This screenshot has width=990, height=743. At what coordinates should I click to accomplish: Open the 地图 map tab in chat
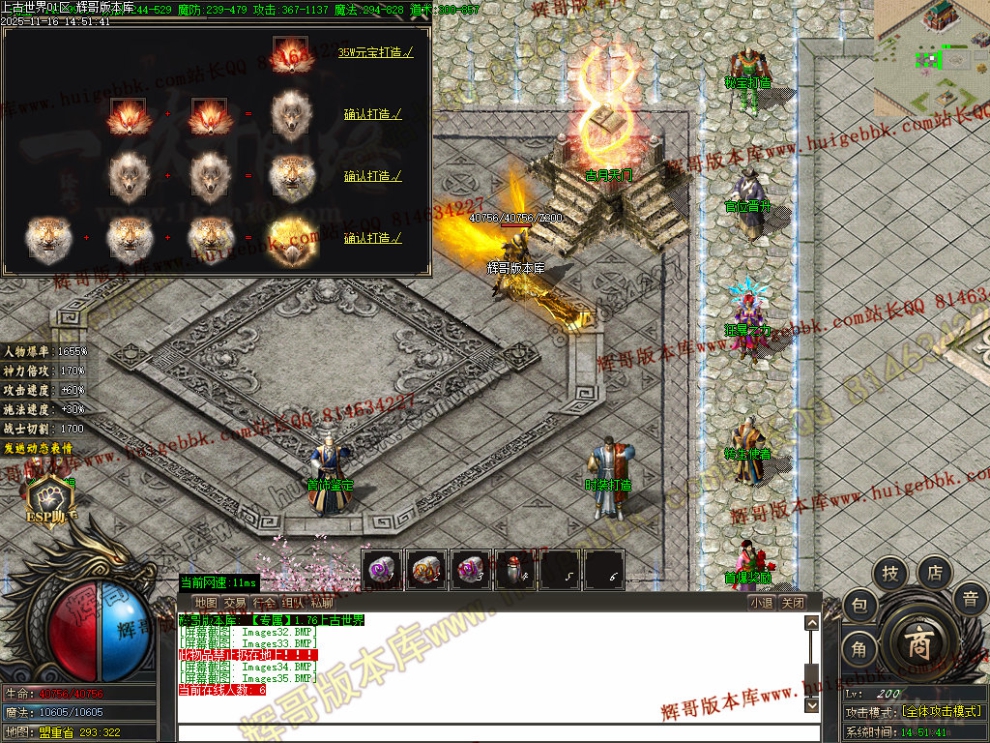tap(206, 603)
